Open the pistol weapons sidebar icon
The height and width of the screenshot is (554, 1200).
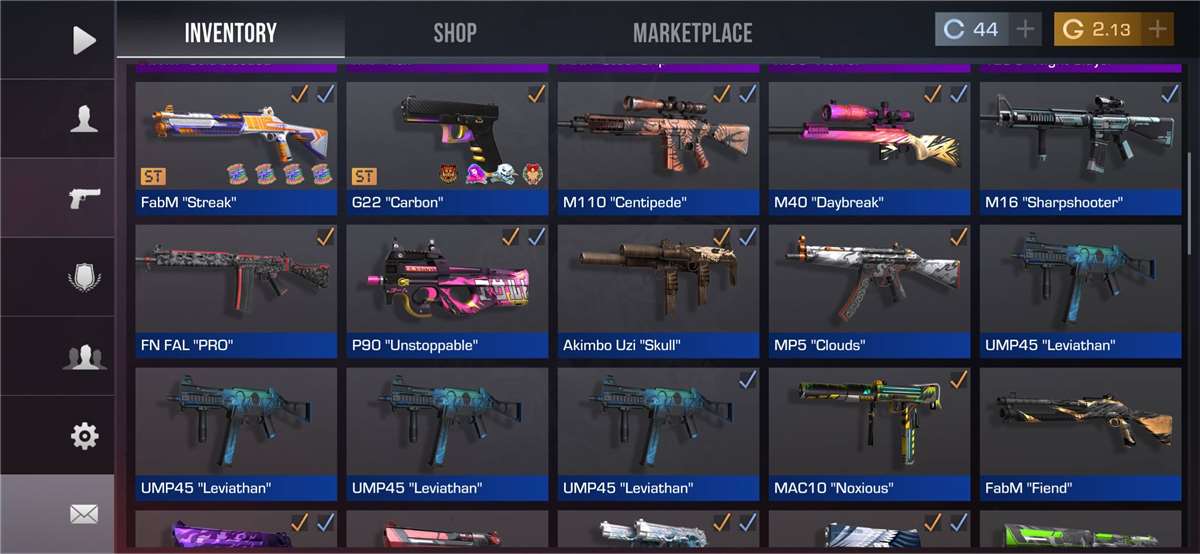pyautogui.click(x=84, y=198)
